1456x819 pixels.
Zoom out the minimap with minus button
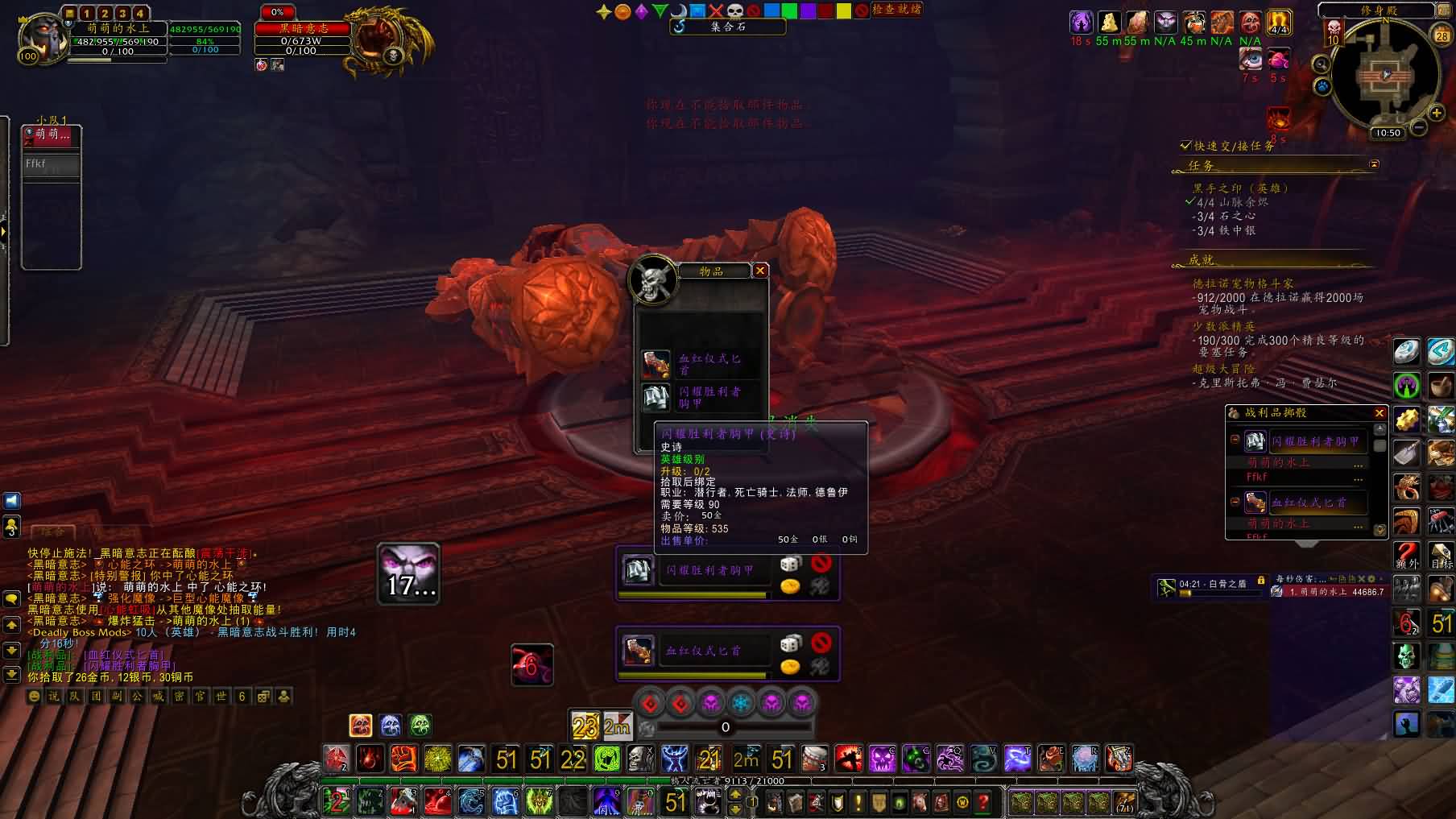(x=1419, y=127)
